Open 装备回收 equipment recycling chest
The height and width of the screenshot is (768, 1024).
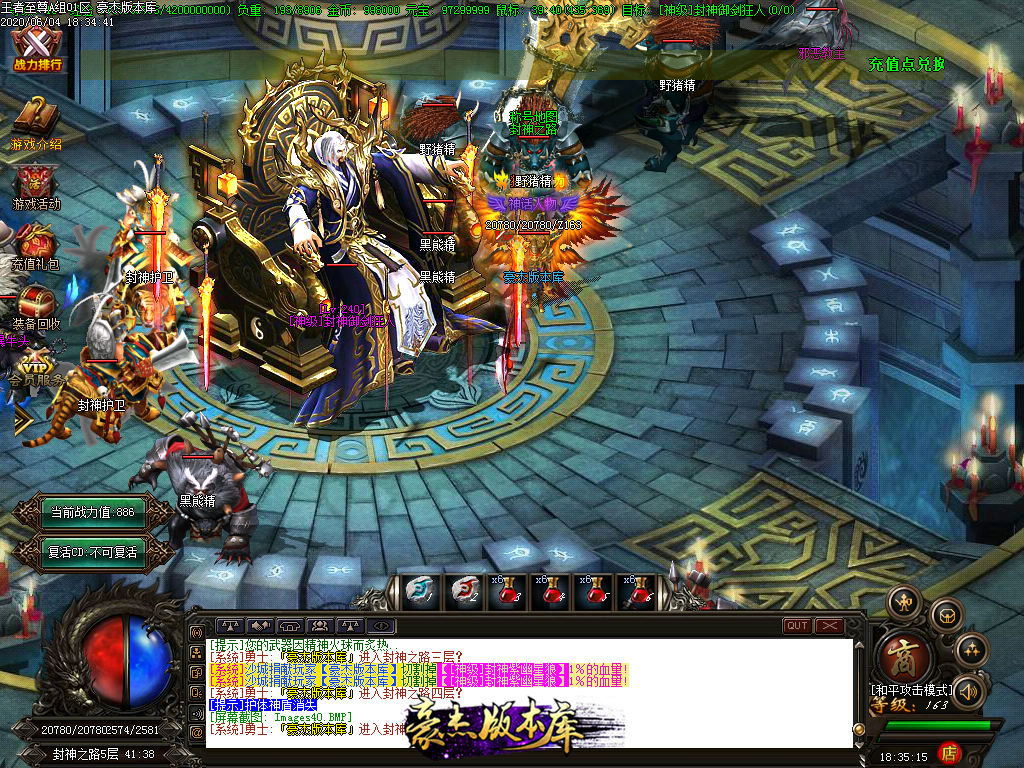click(x=36, y=307)
